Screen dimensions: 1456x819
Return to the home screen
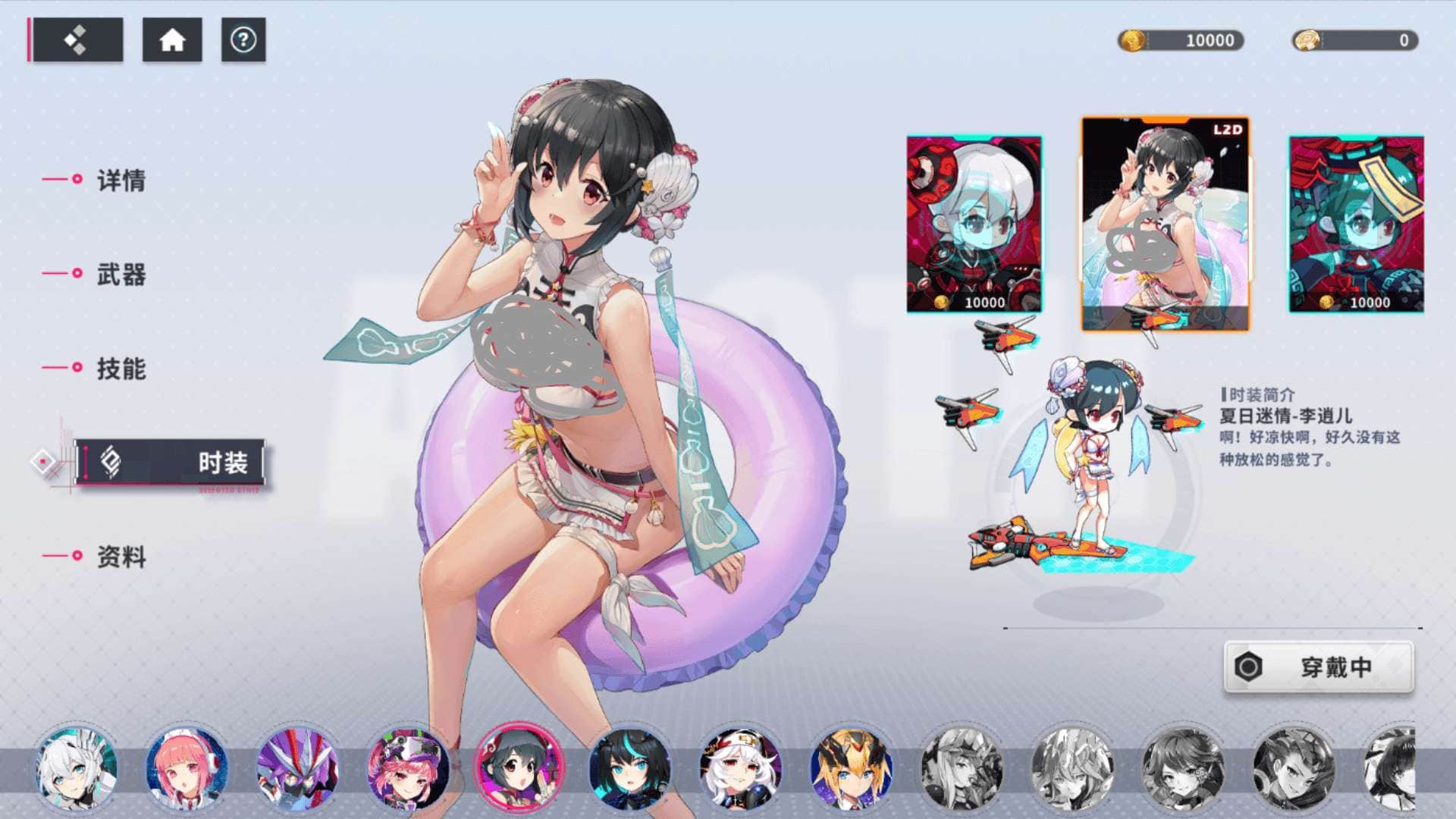point(172,40)
